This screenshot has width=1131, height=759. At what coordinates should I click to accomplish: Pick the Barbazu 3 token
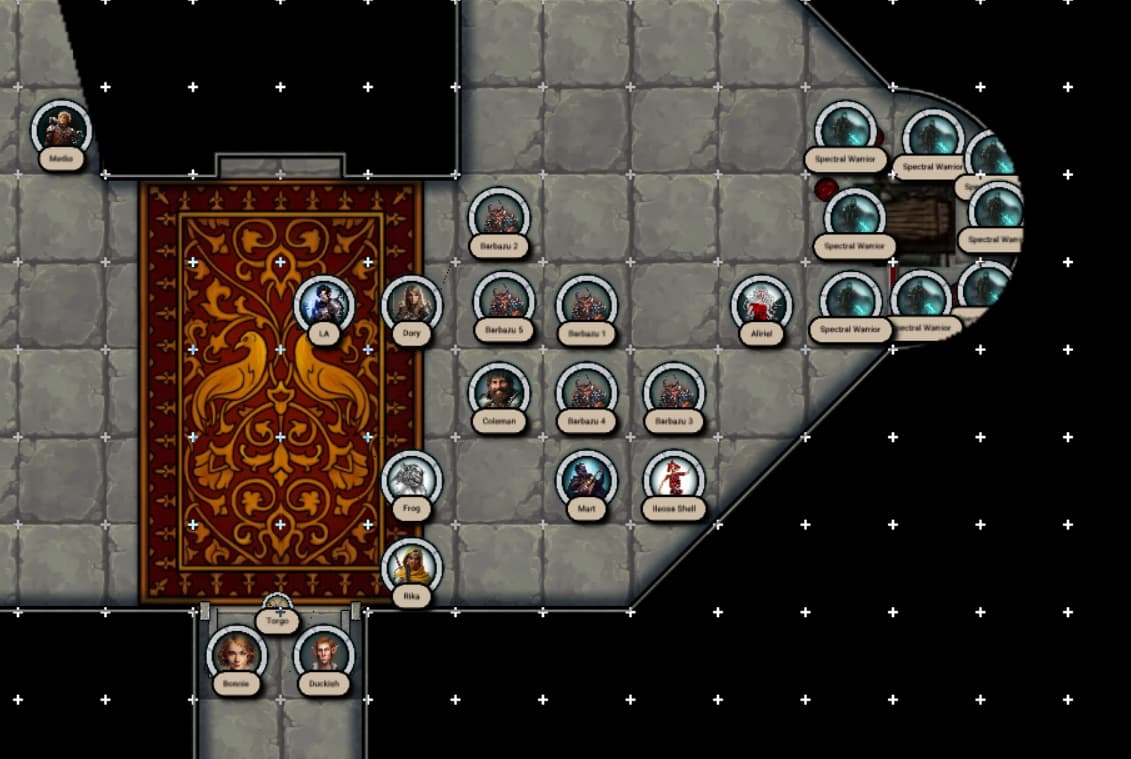673,392
